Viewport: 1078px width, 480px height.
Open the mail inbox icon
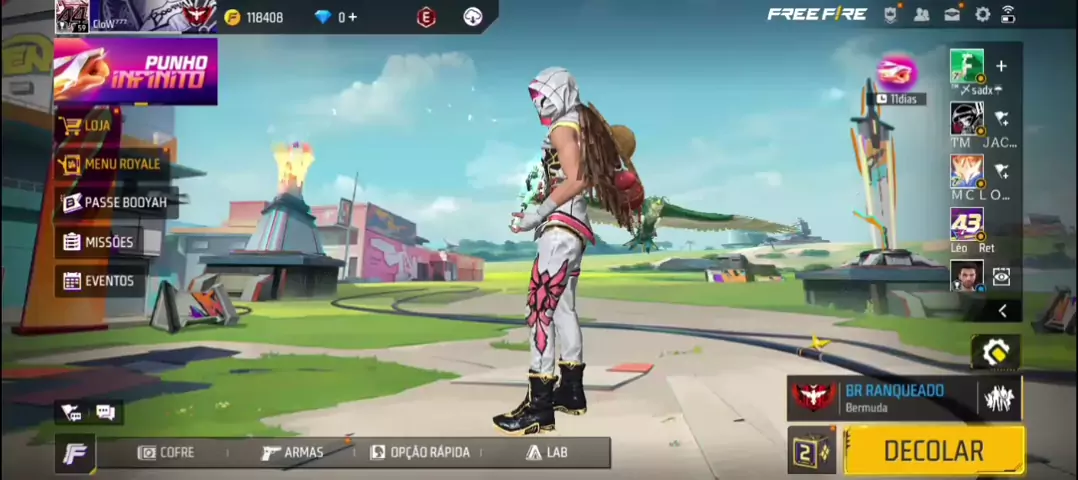[x=952, y=14]
